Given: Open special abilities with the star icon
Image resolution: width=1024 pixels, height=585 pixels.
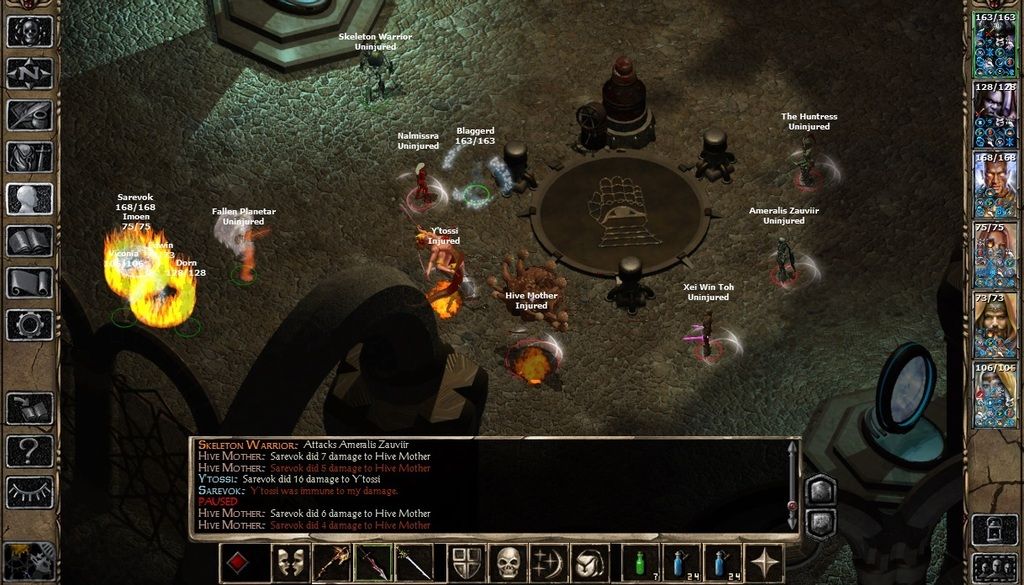Looking at the screenshot, I should click(766, 563).
